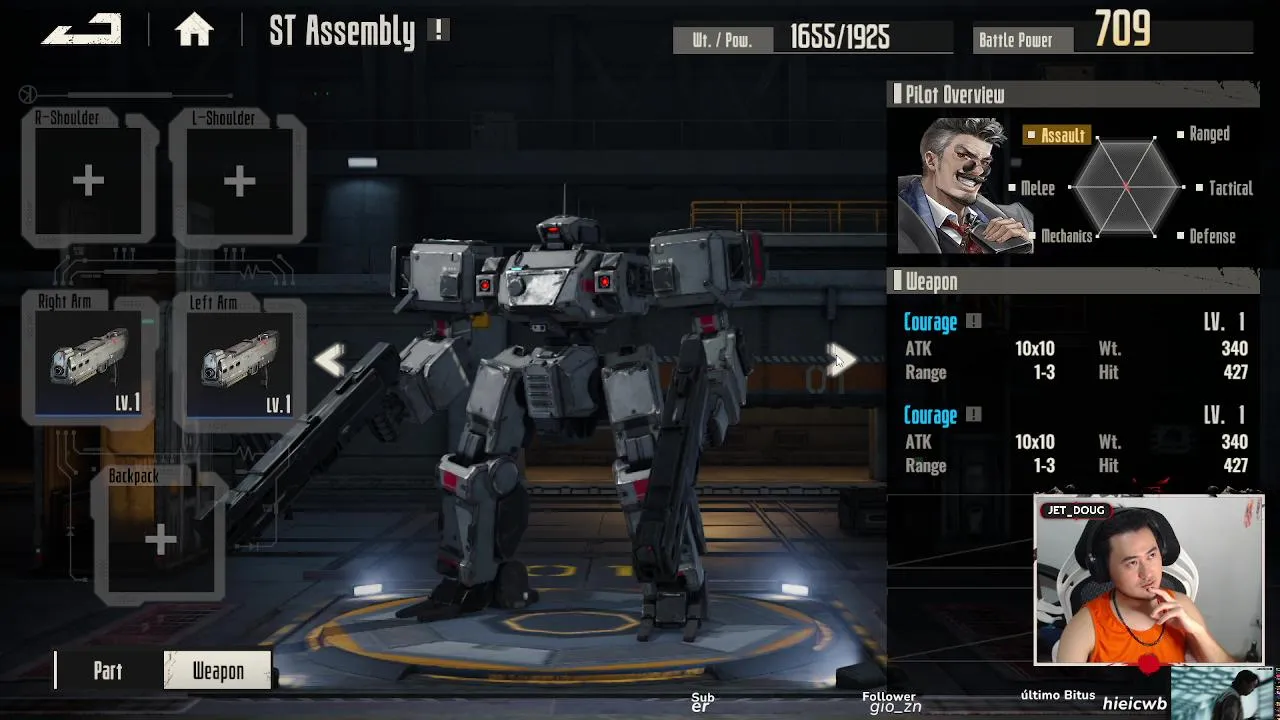Screen dimensions: 1280x720
Task: Add equipment to the Backpack slot
Action: (x=160, y=540)
